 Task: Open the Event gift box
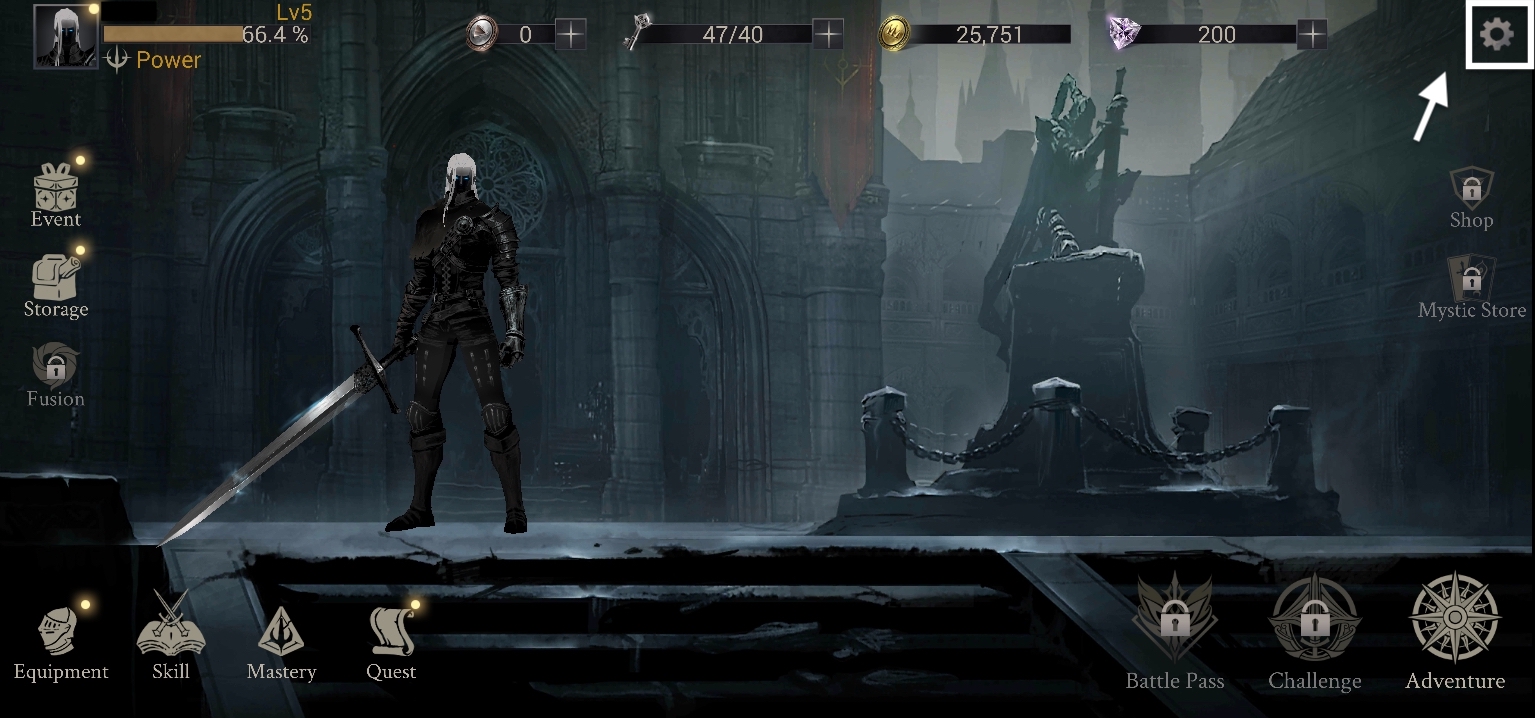[56, 193]
